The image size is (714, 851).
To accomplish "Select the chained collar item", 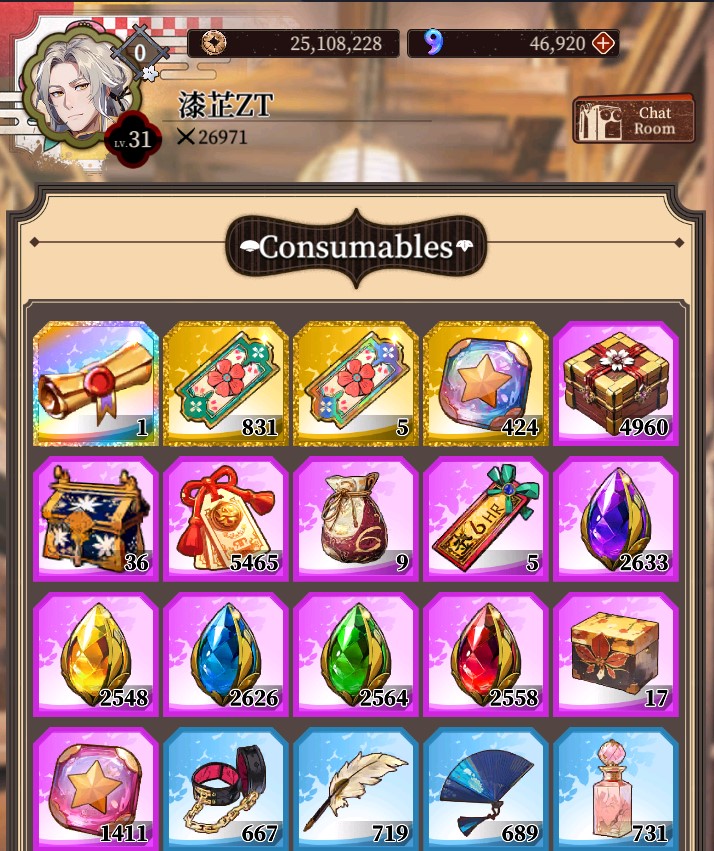I will tap(226, 790).
